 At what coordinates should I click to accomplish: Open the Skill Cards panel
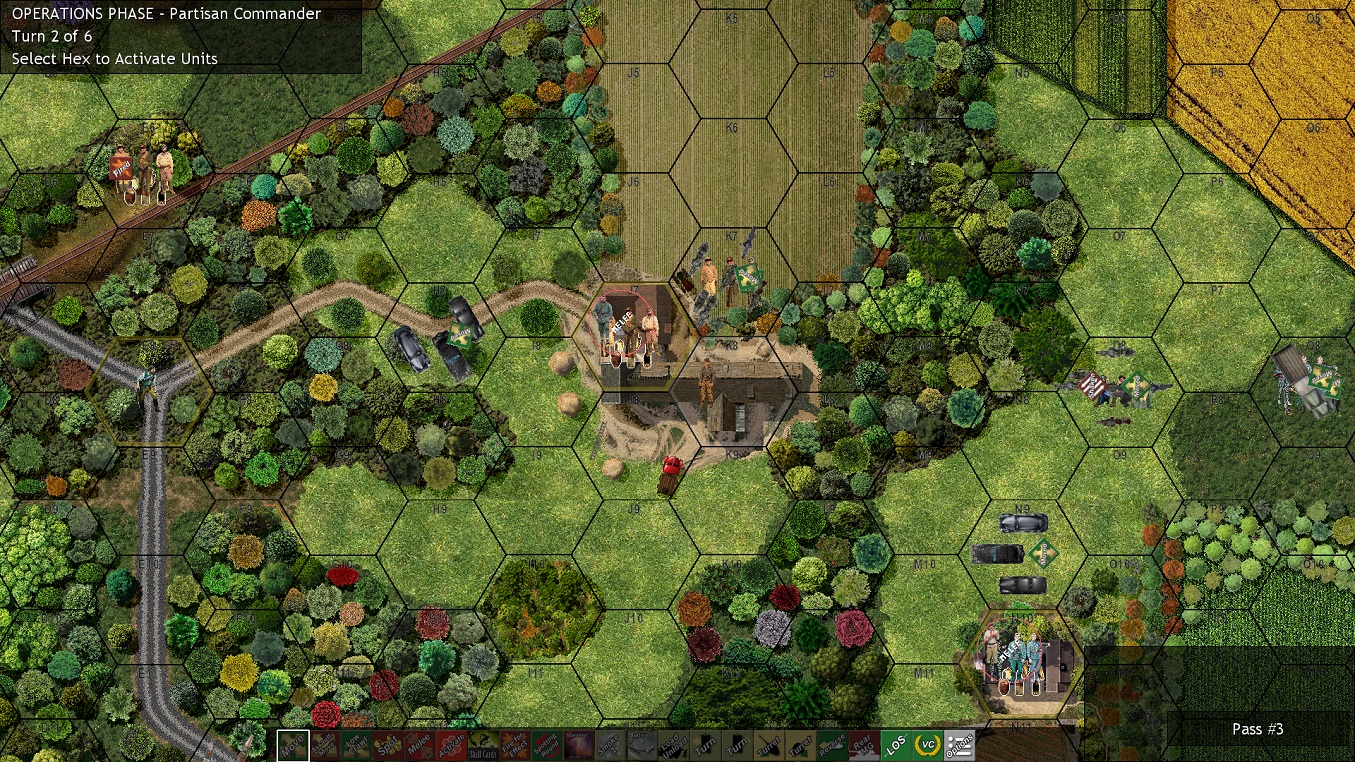point(481,745)
